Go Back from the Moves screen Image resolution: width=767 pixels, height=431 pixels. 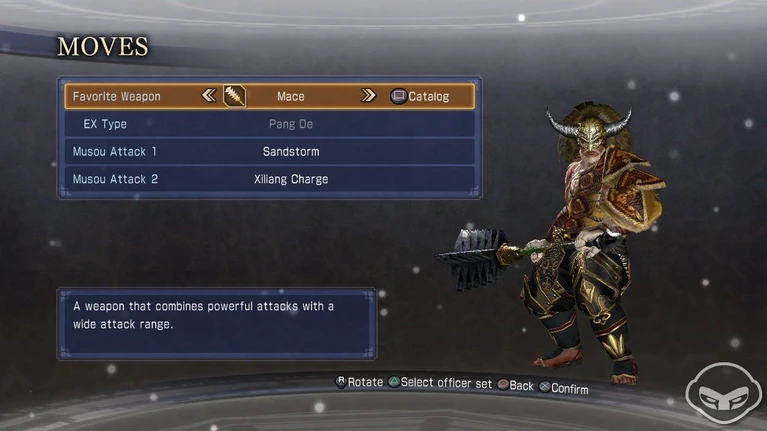(x=515, y=385)
